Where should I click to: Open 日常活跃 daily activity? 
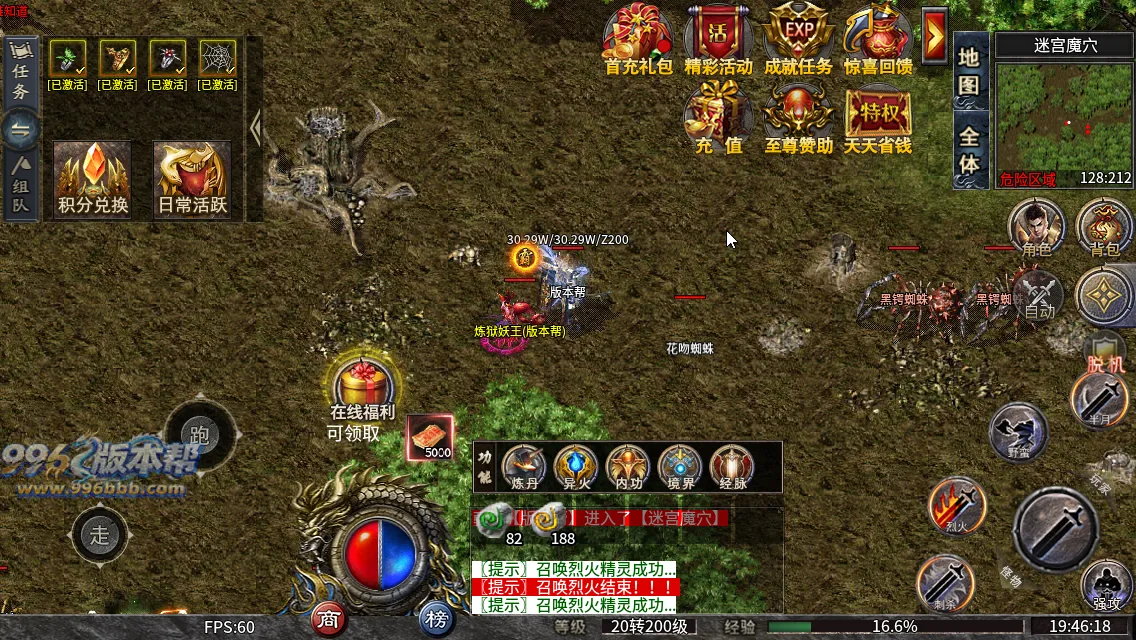(x=192, y=178)
